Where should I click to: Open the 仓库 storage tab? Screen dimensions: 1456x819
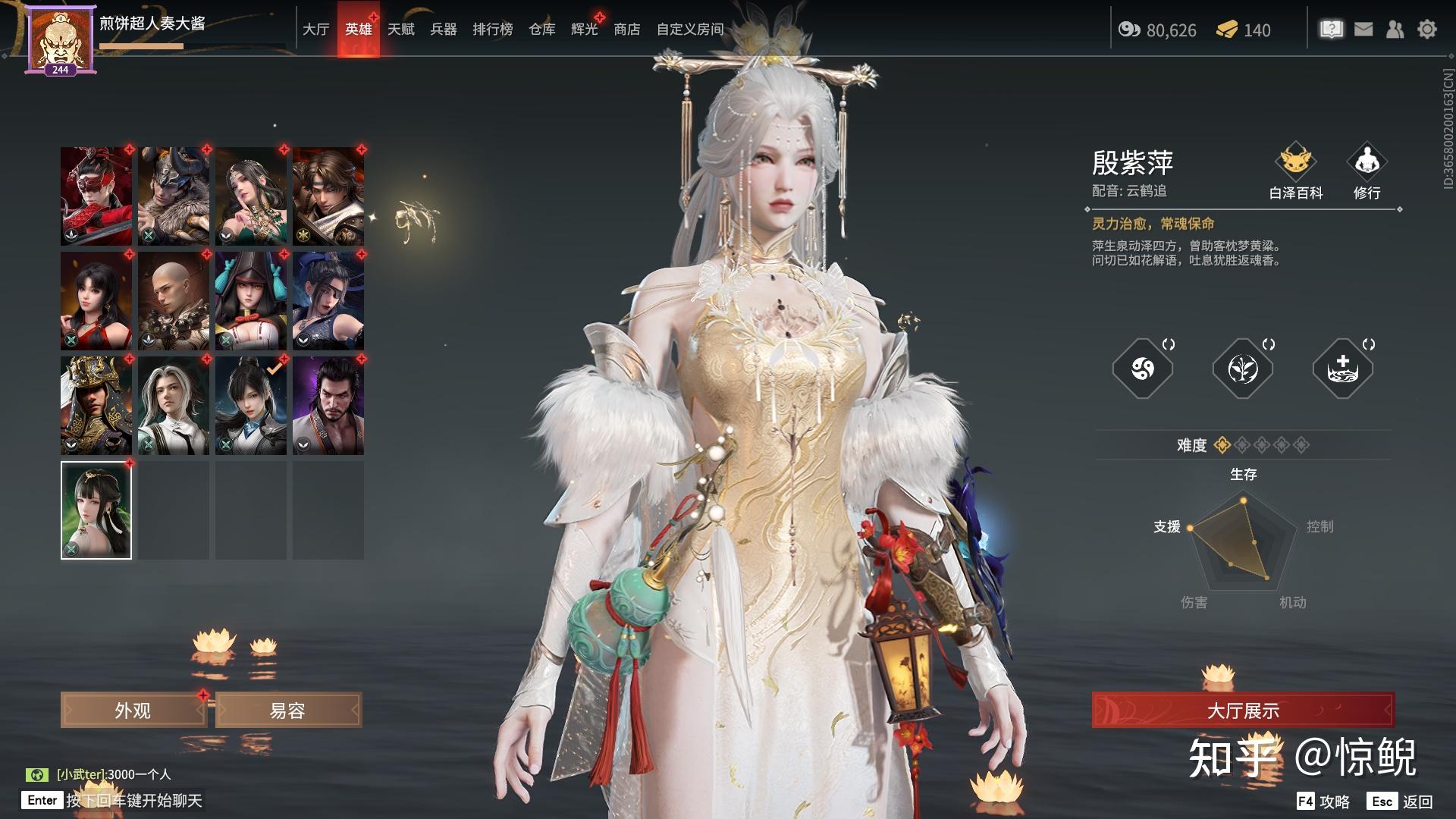click(x=542, y=30)
